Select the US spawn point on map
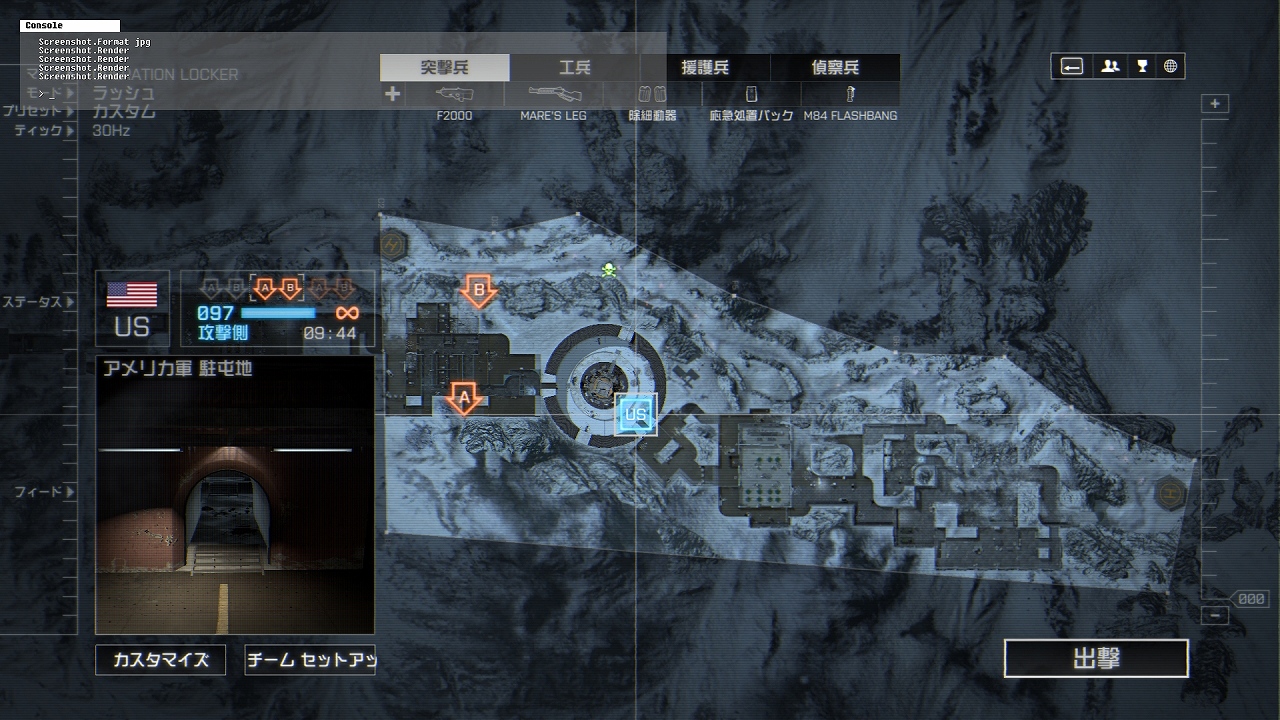Image resolution: width=1280 pixels, height=720 pixels. [636, 415]
